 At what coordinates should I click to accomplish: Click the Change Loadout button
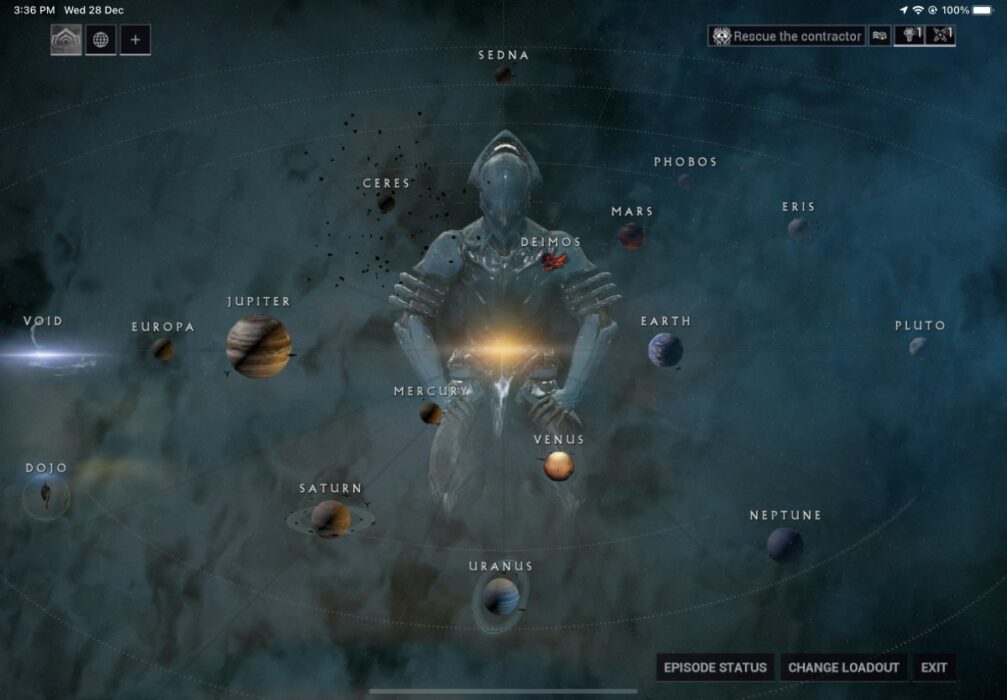coord(843,667)
